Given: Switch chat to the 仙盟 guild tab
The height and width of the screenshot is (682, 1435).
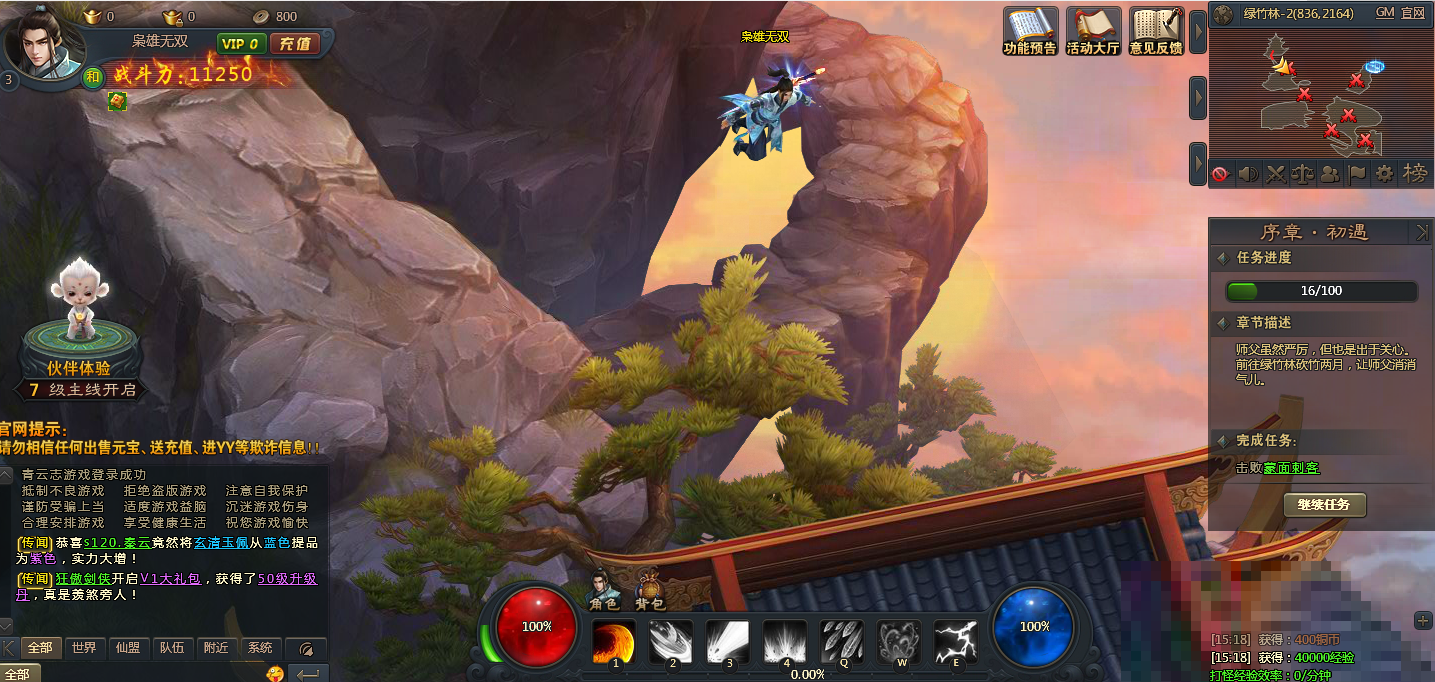Looking at the screenshot, I should 127,648.
